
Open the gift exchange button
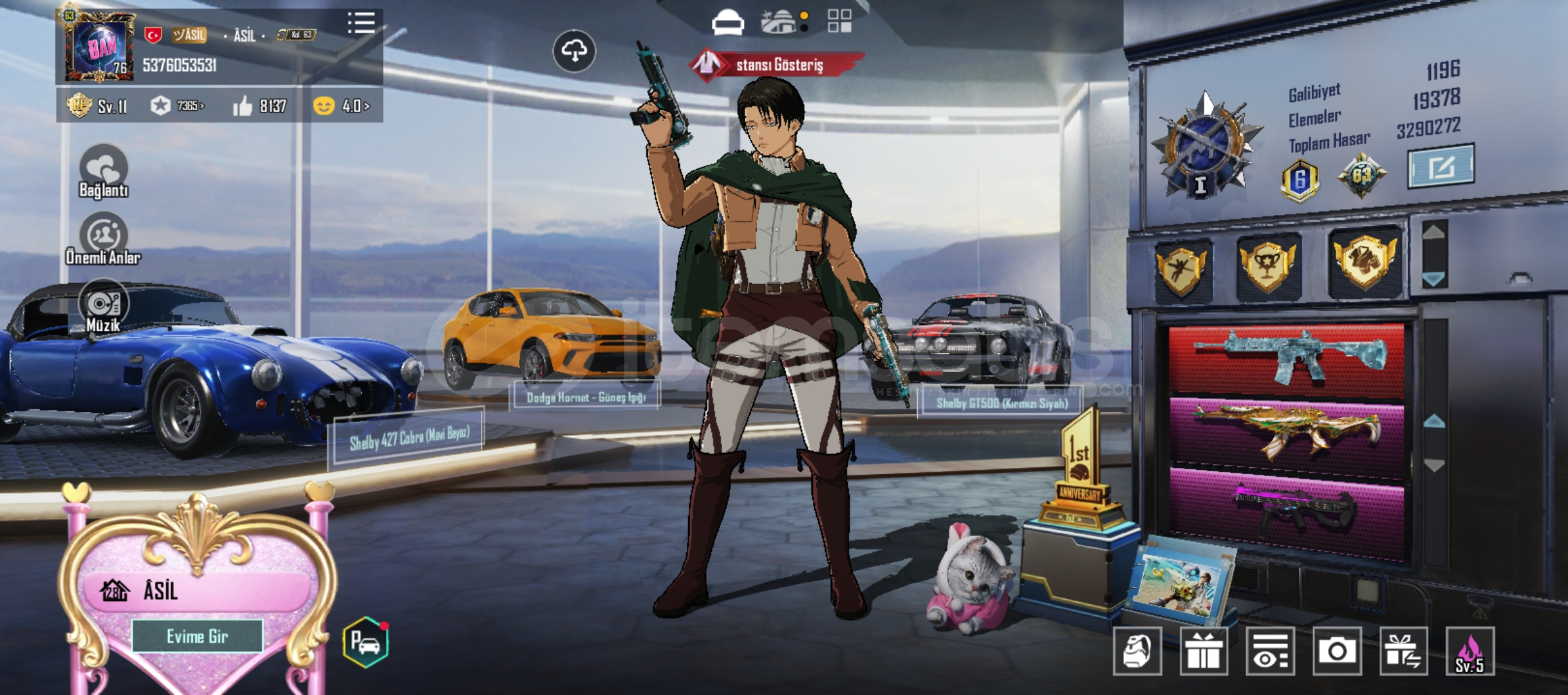1403,651
